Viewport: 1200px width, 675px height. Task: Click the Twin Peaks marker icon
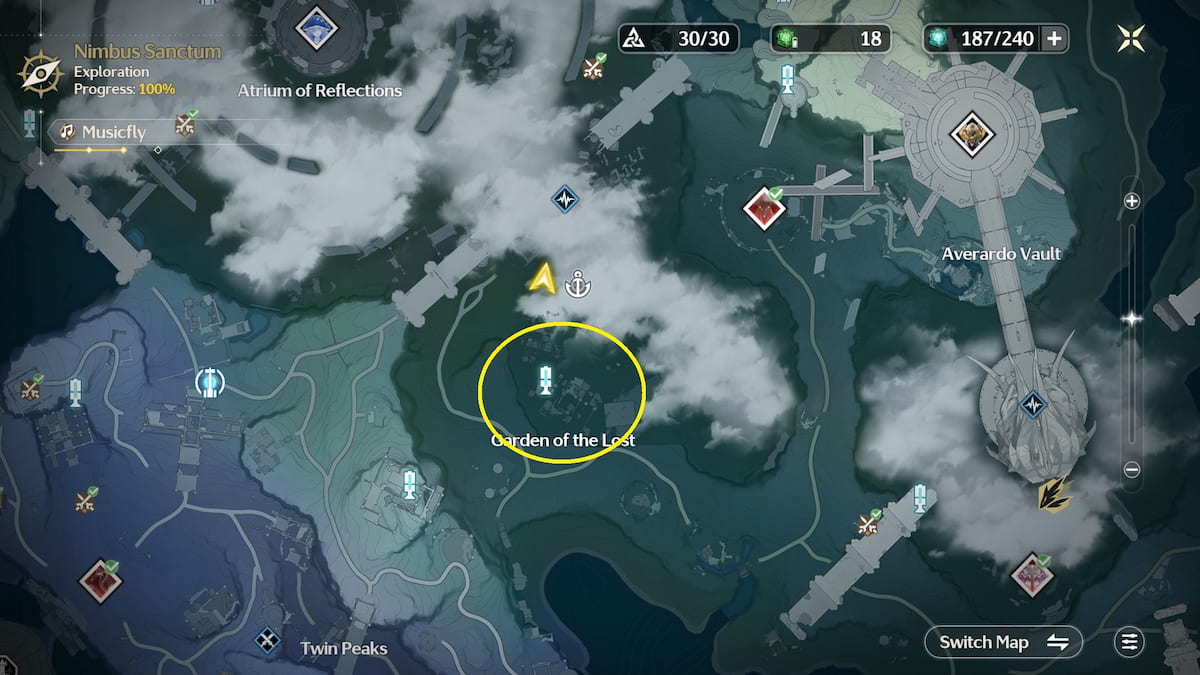coord(267,639)
